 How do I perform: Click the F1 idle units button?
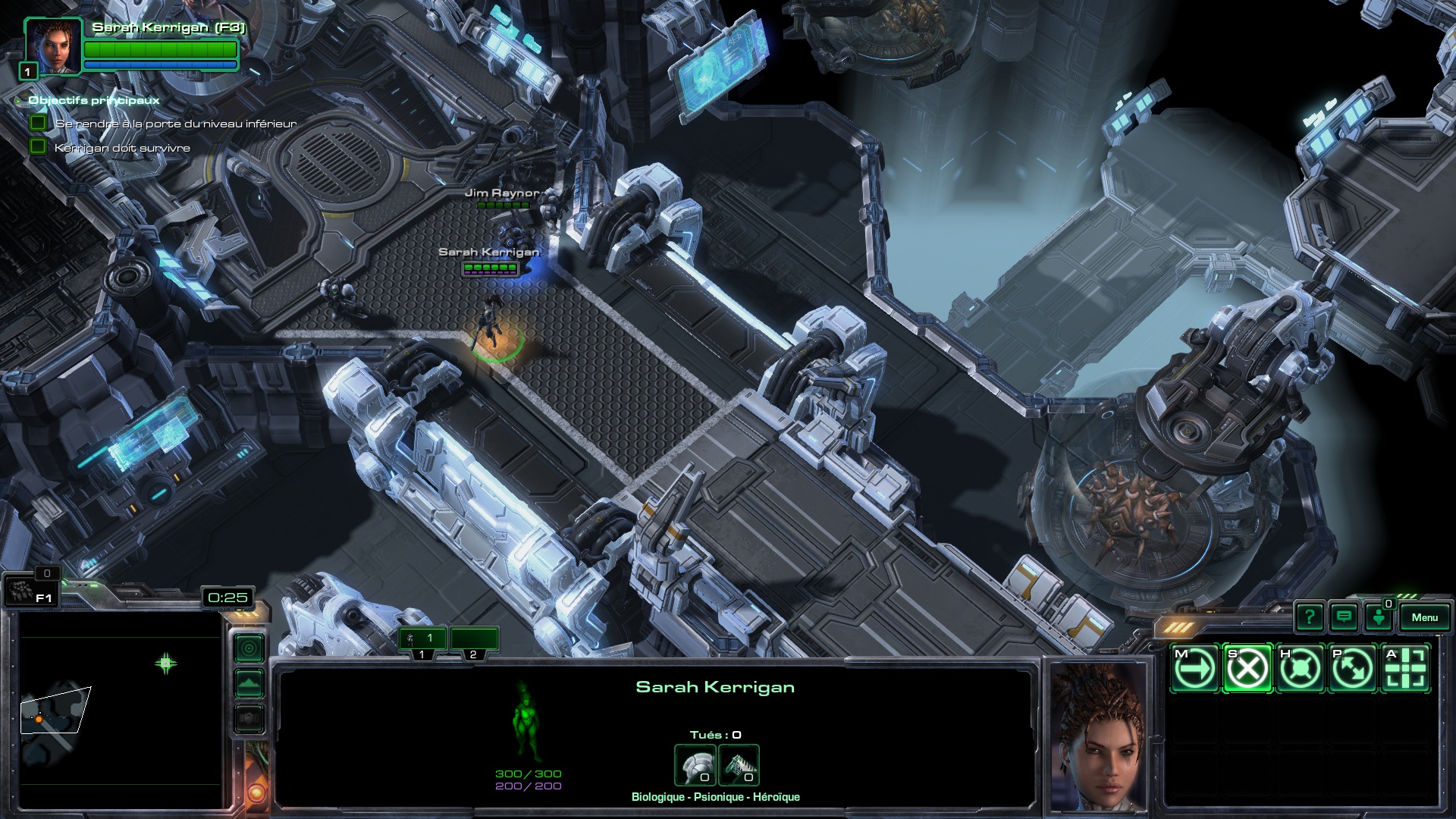tap(30, 591)
